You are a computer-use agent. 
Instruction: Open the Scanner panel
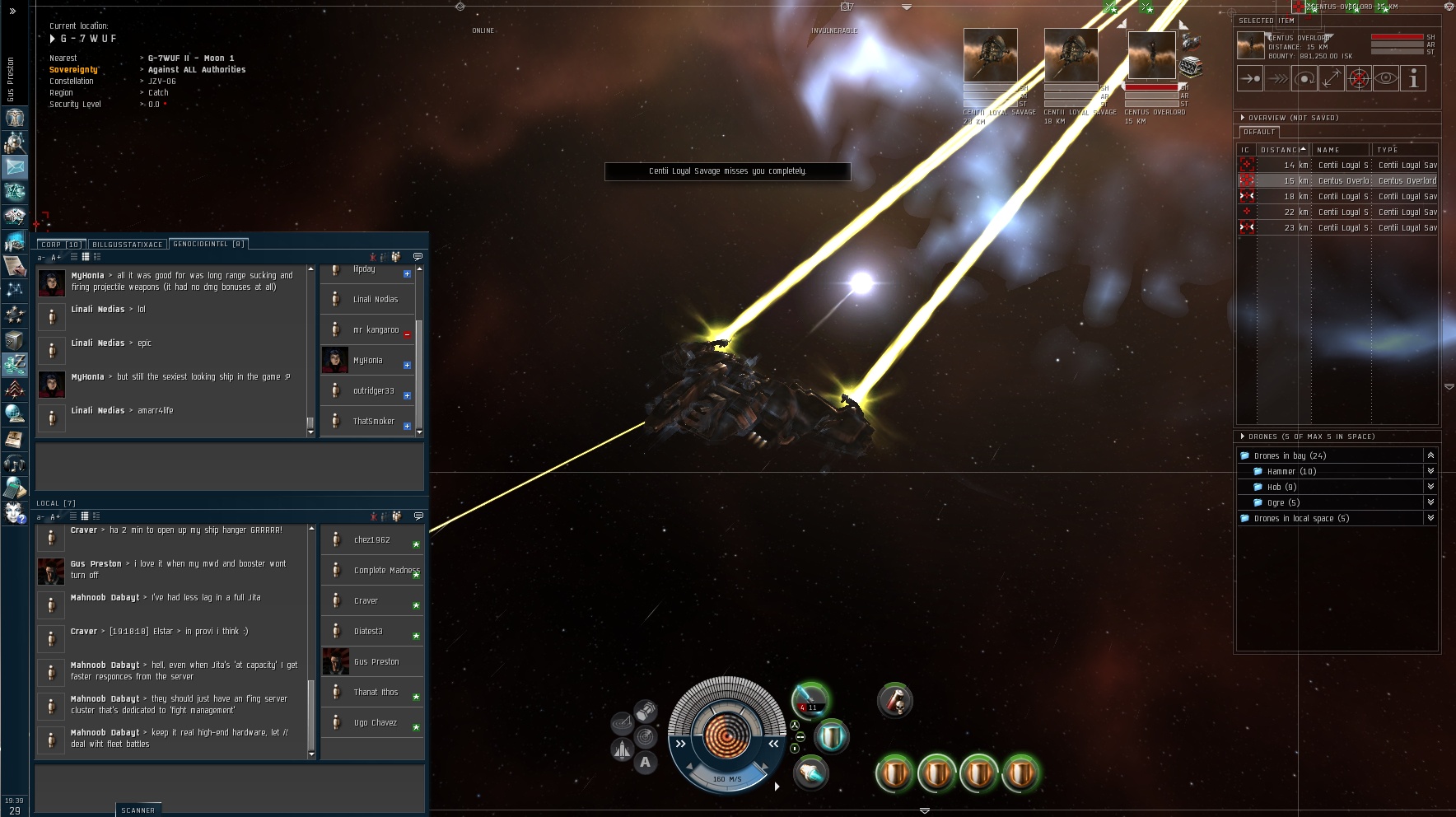pos(138,810)
